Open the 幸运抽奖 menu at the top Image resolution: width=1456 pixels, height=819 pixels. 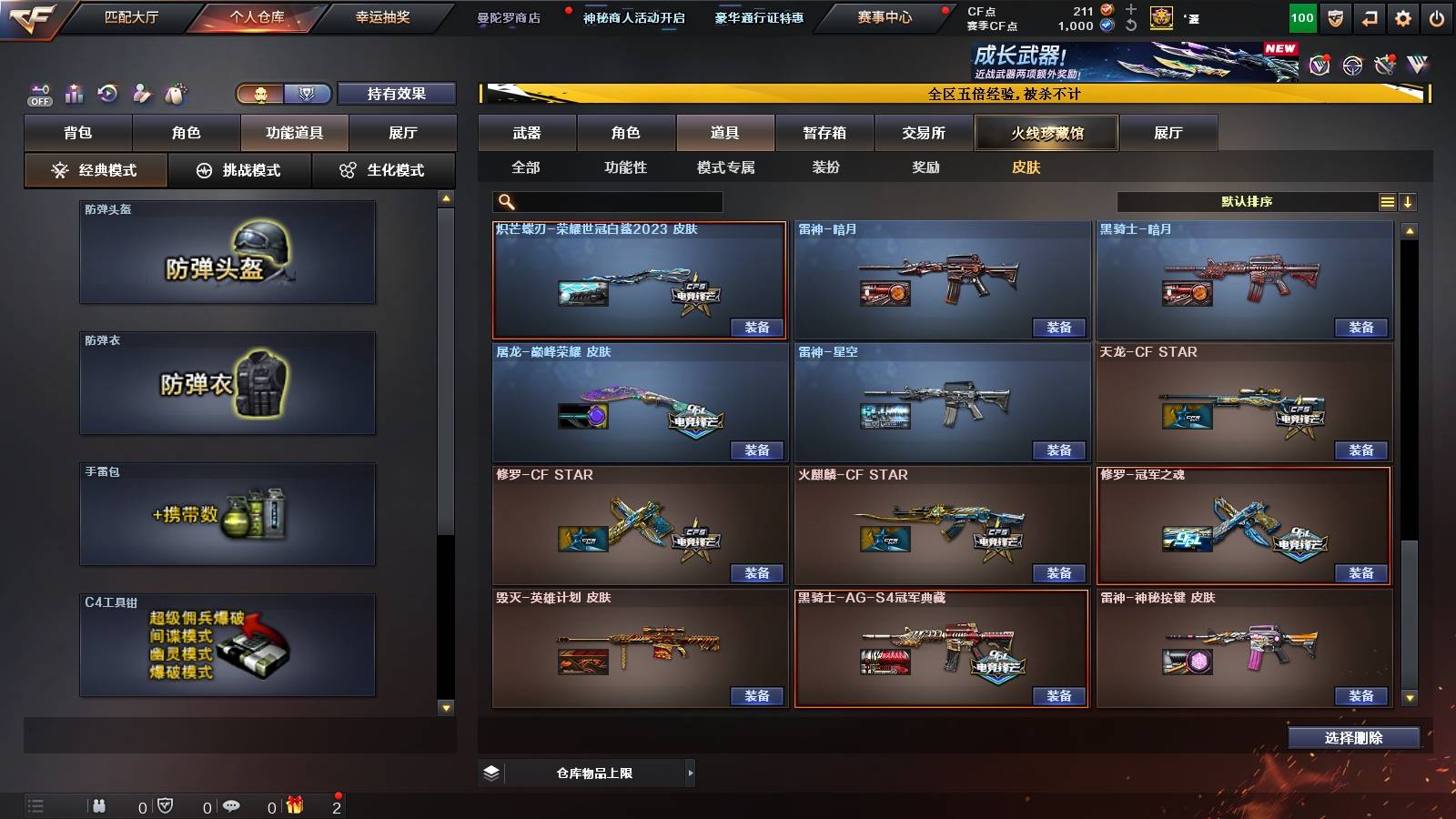(383, 18)
